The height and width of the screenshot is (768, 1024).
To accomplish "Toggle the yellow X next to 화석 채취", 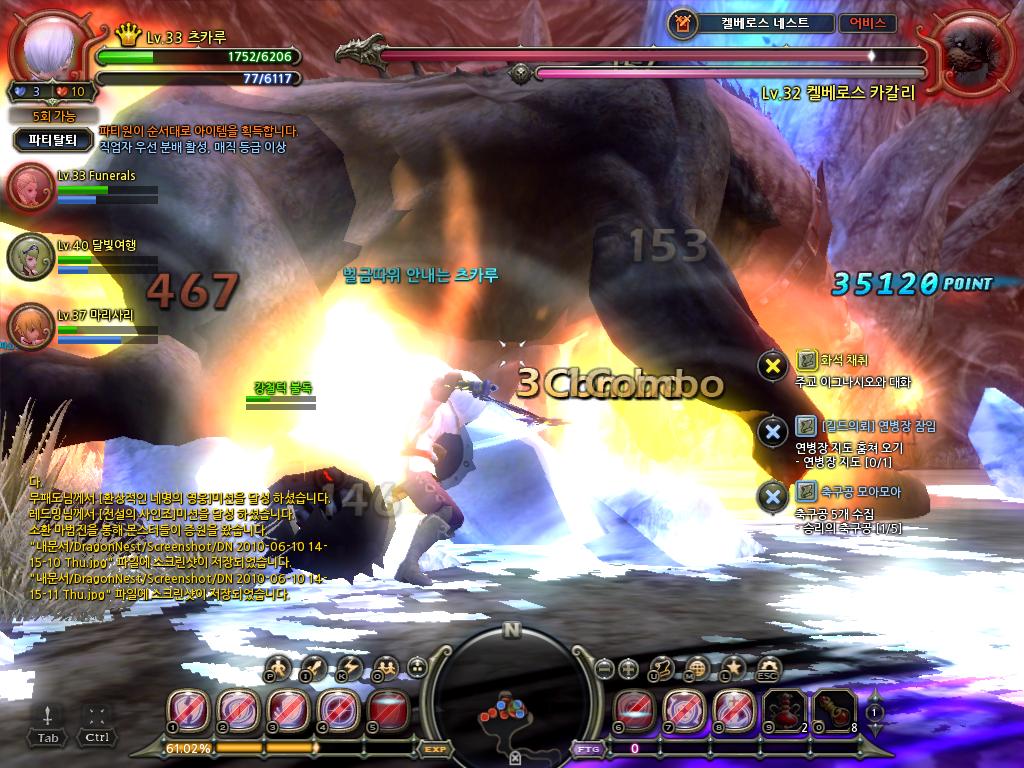I will 771,365.
